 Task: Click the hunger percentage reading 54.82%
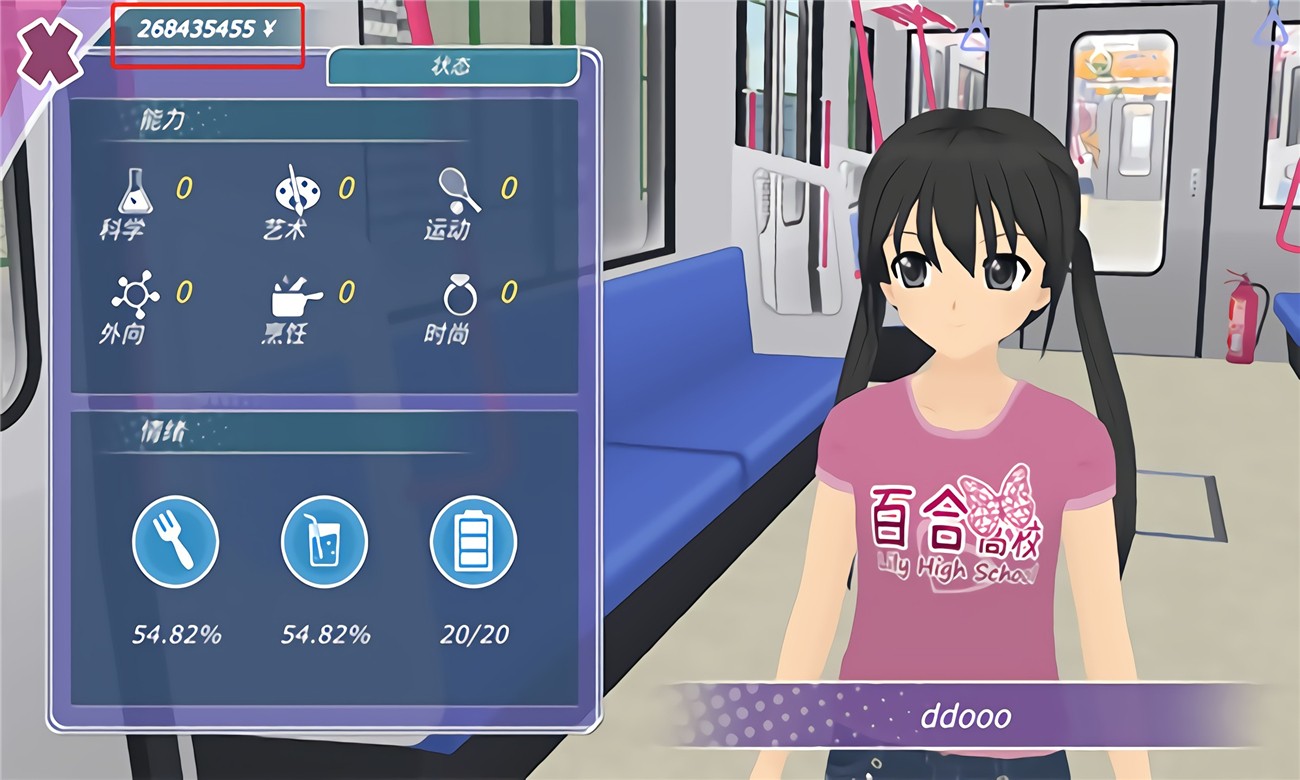[176, 633]
